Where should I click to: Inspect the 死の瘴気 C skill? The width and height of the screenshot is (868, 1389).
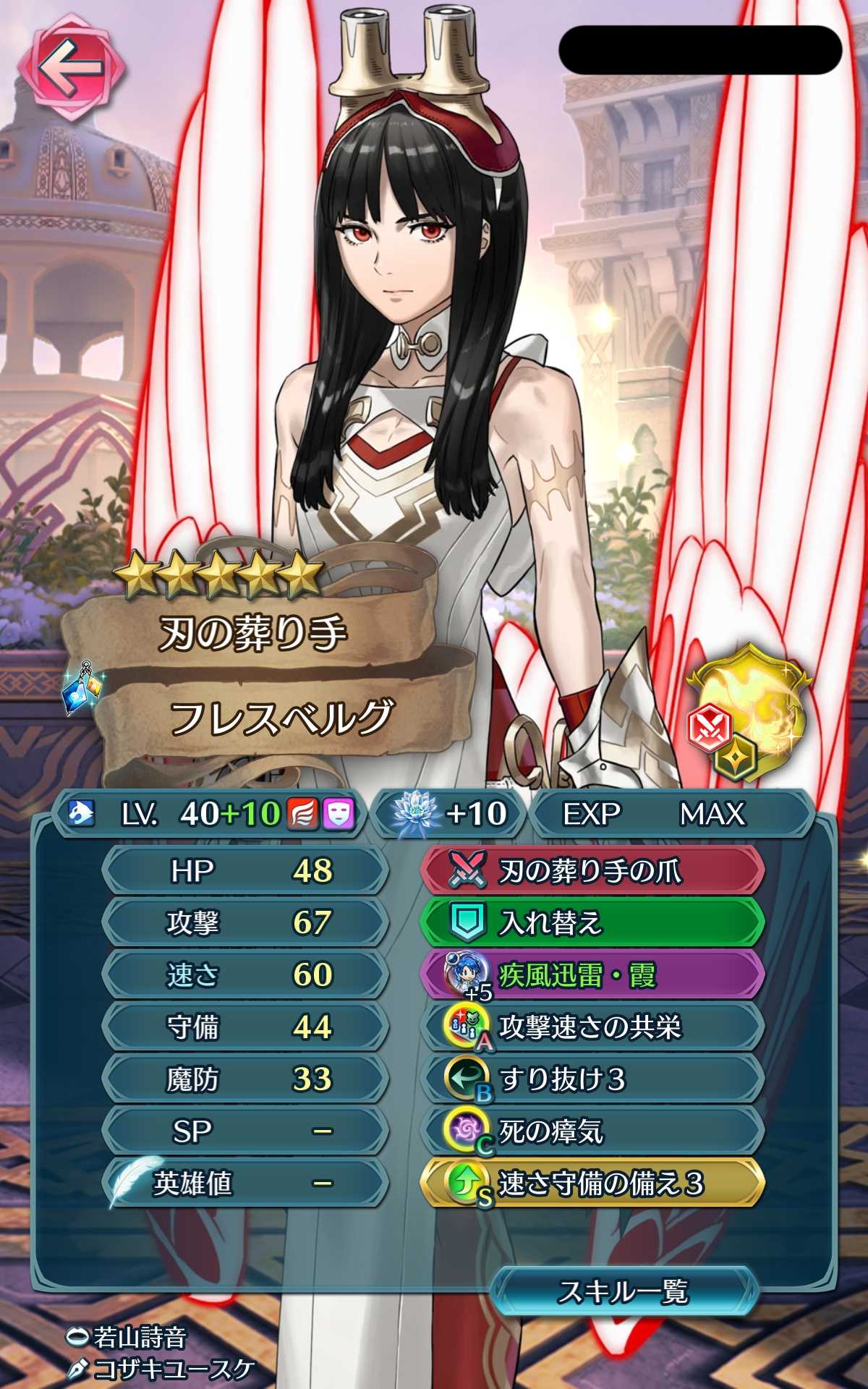tap(592, 1131)
